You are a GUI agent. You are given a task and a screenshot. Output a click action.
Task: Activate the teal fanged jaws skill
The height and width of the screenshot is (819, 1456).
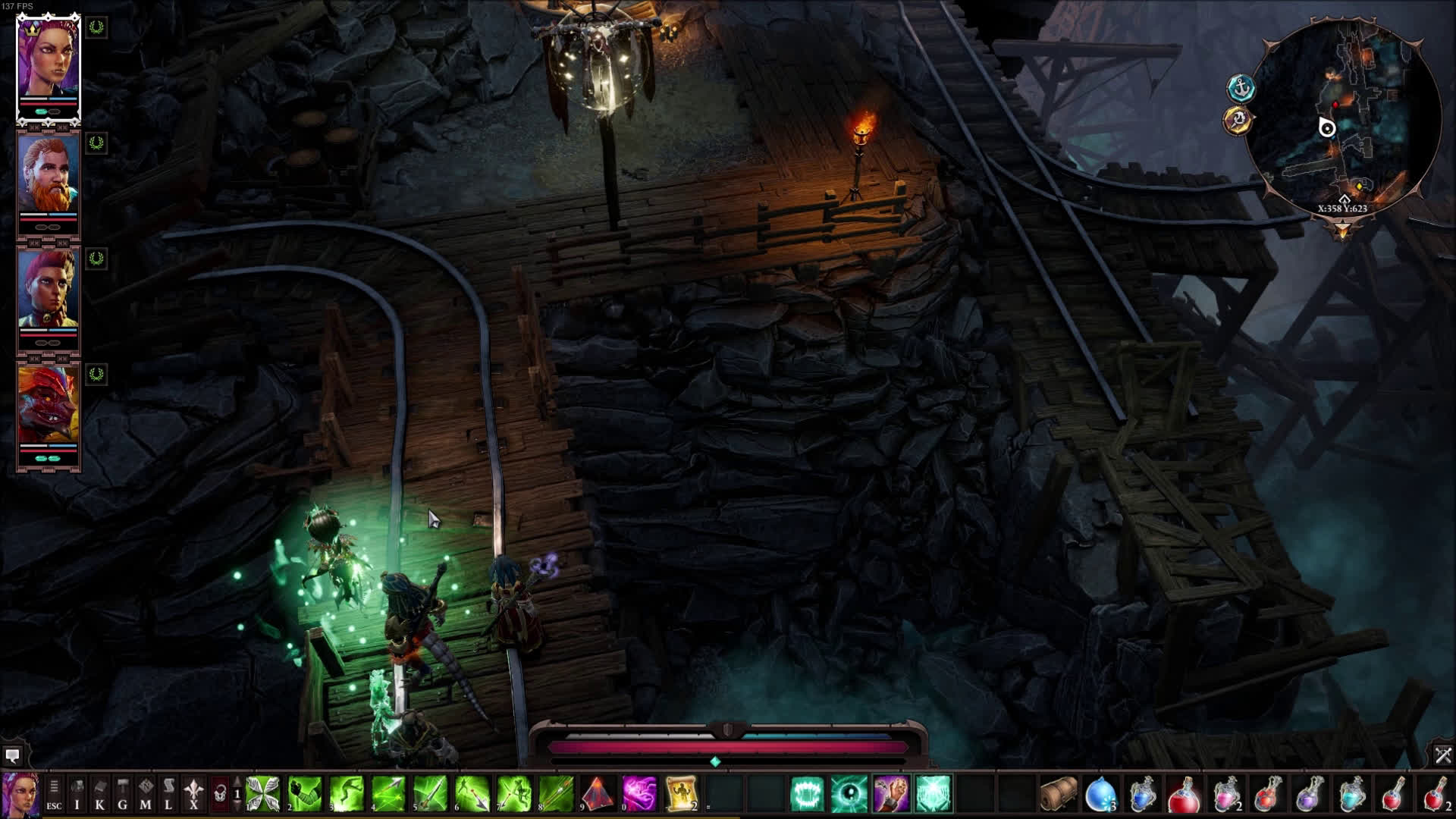click(807, 794)
